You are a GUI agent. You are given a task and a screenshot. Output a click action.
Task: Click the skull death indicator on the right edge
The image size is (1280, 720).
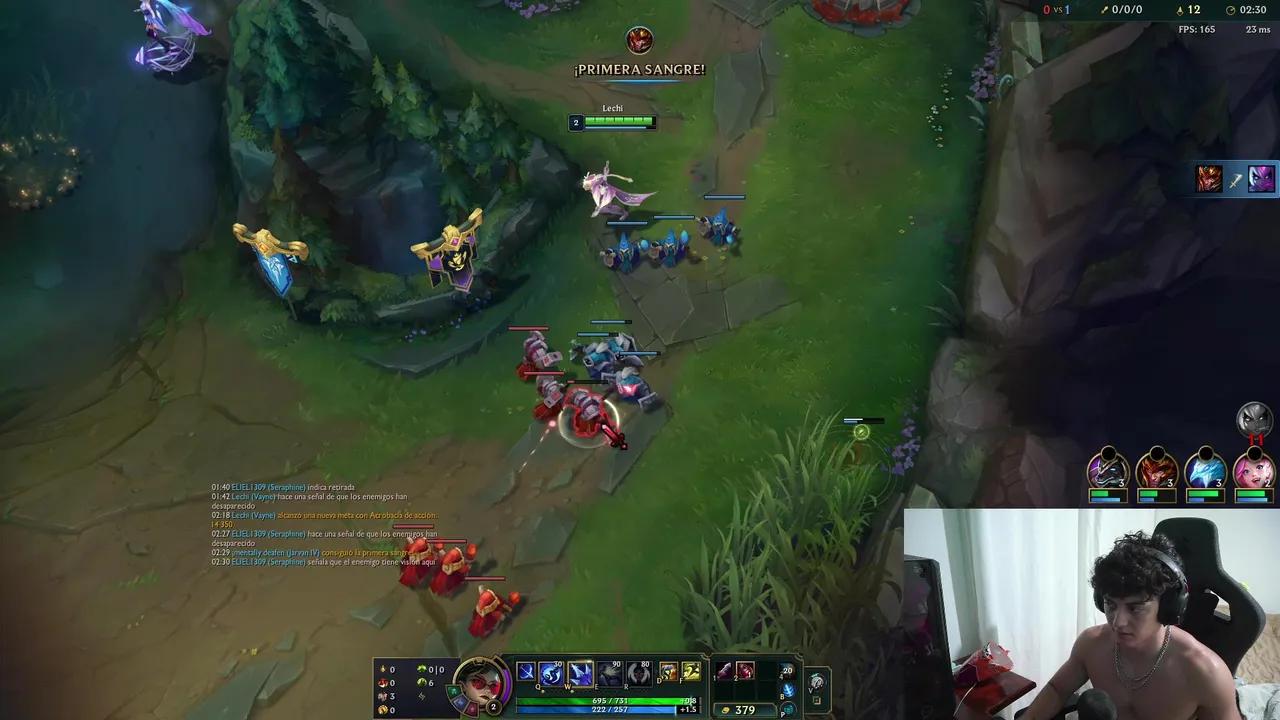coord(1254,420)
